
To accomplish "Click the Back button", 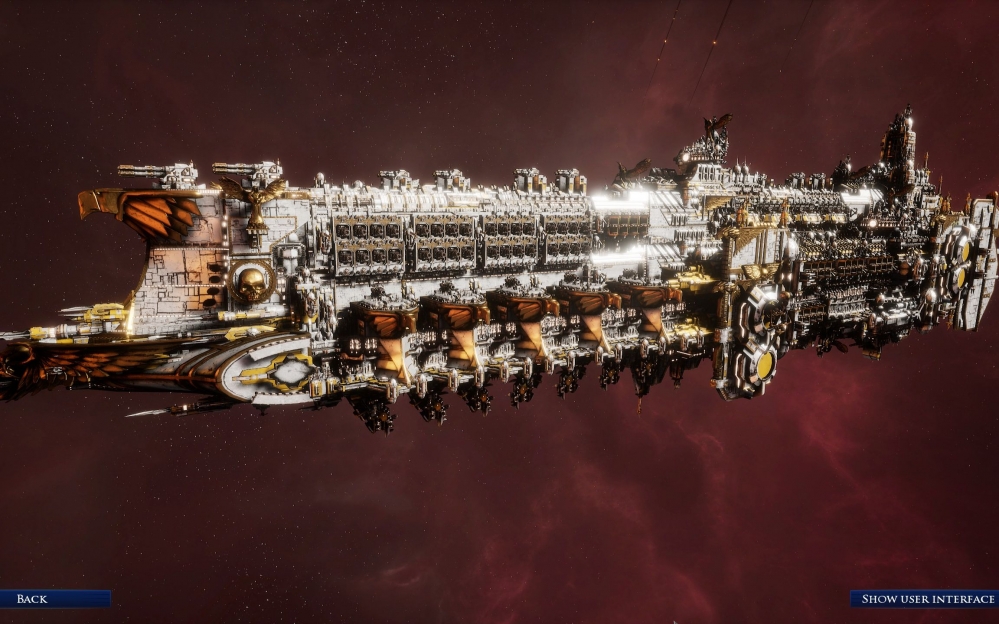I will pos(54,599).
